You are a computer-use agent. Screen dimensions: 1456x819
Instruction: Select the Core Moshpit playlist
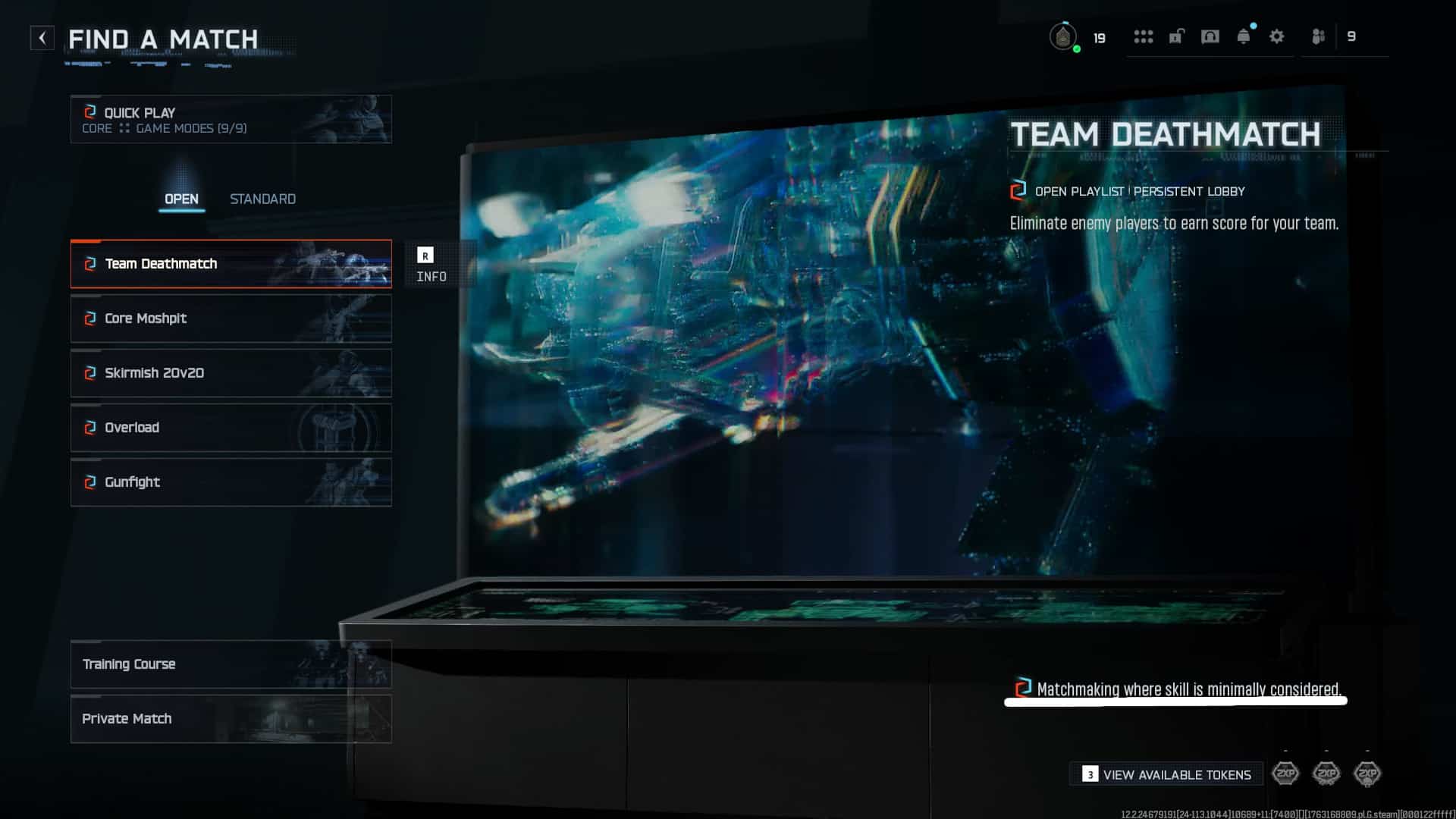point(231,318)
